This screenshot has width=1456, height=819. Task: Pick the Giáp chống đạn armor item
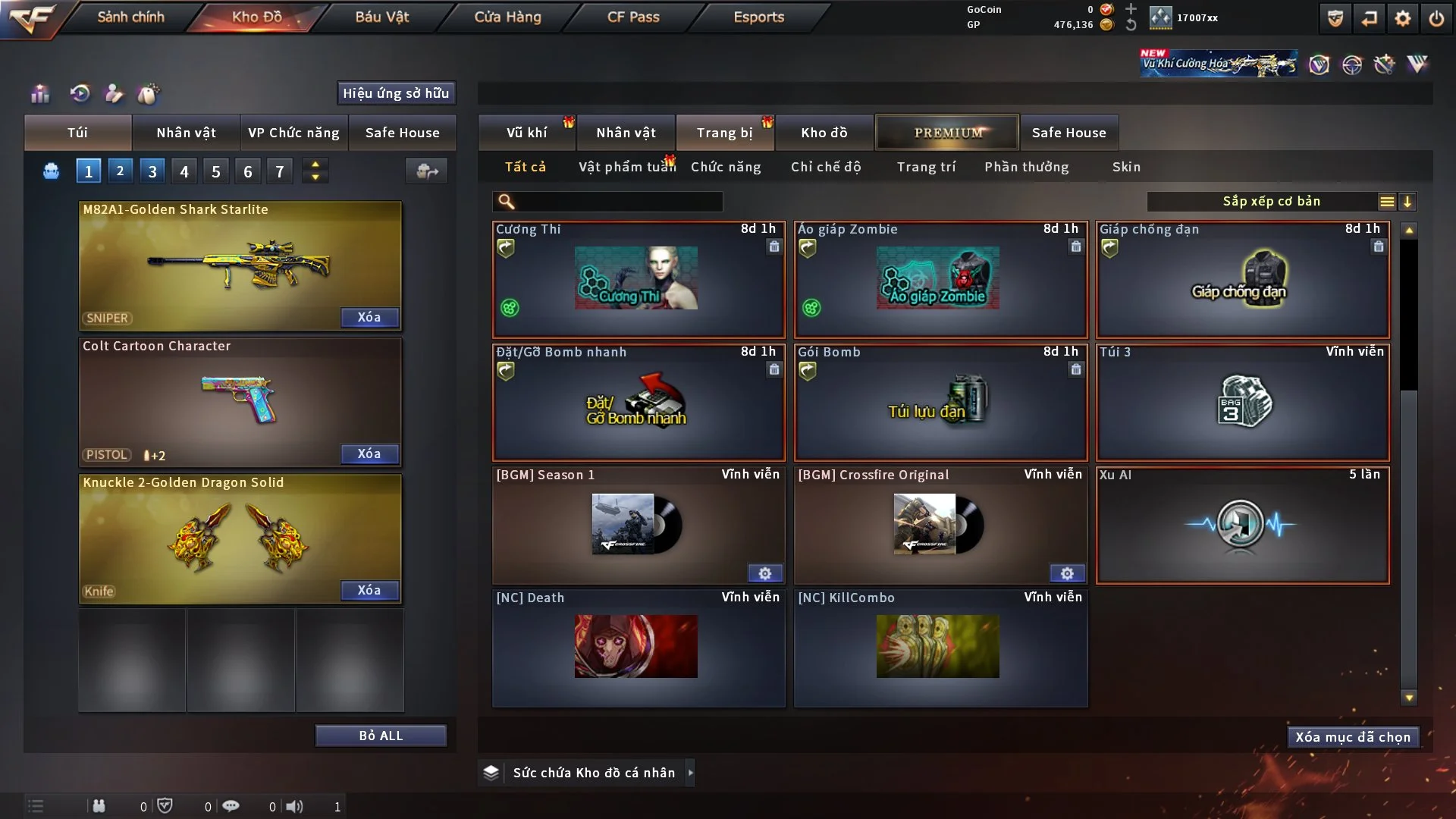click(x=1241, y=279)
